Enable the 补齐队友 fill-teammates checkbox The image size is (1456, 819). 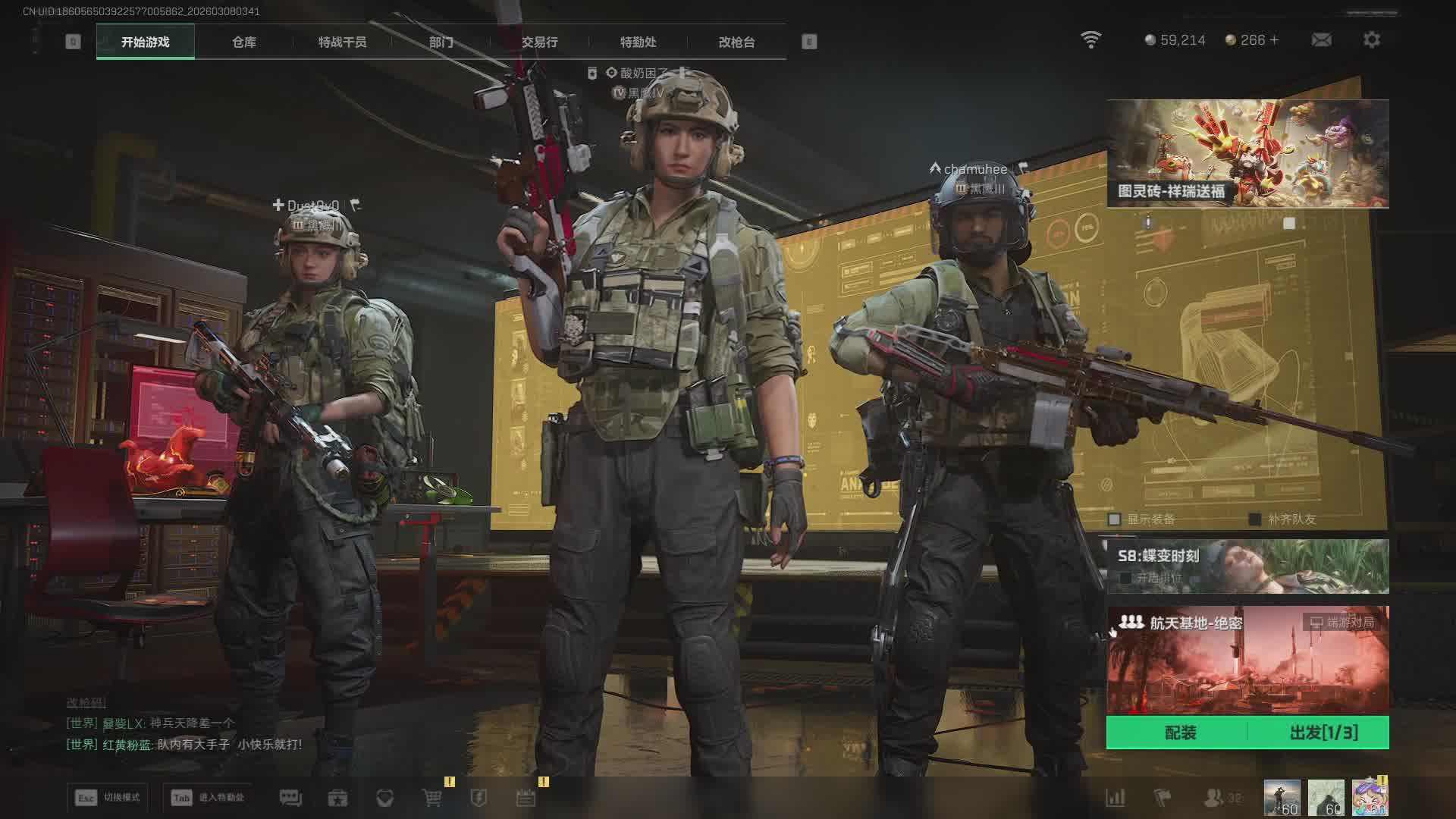point(1255,519)
